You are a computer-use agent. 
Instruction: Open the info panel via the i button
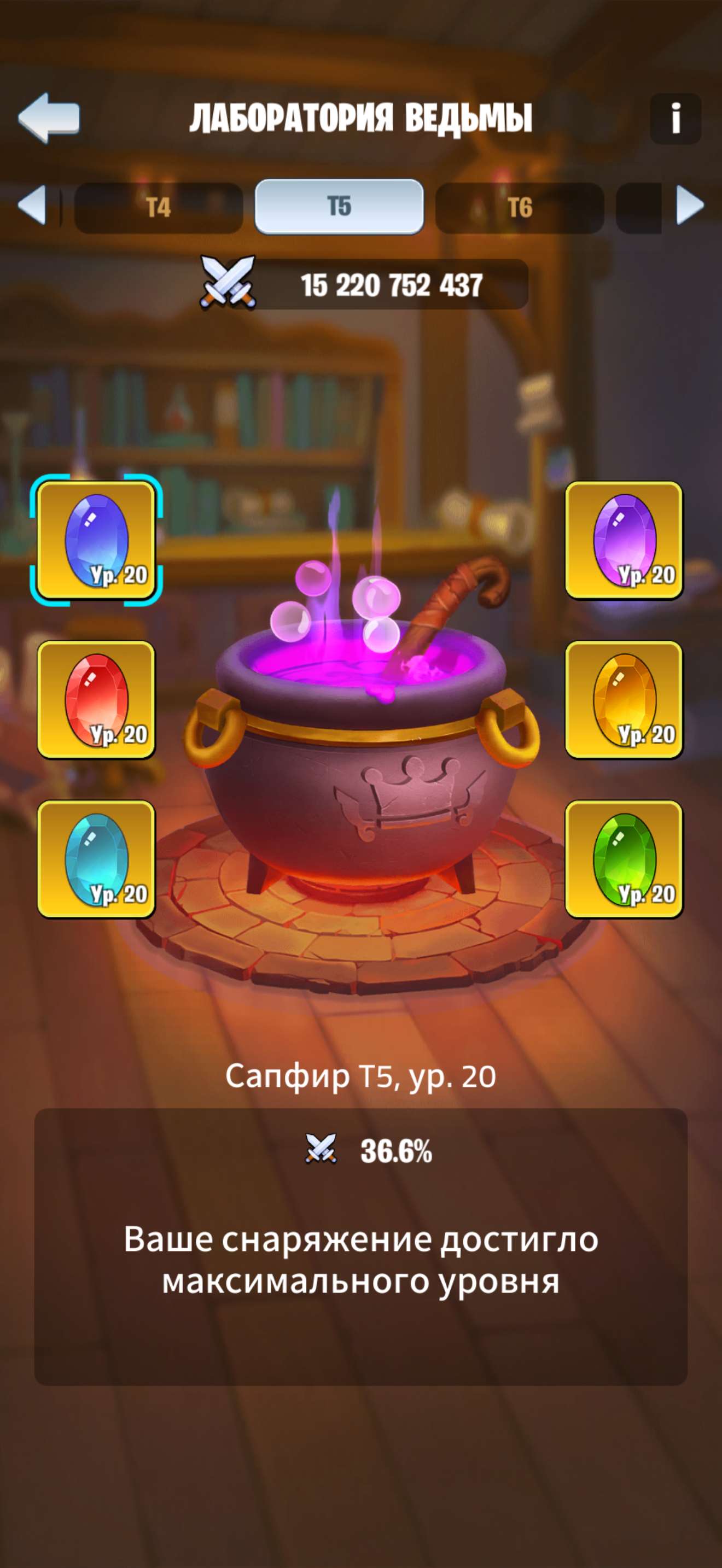click(x=676, y=117)
